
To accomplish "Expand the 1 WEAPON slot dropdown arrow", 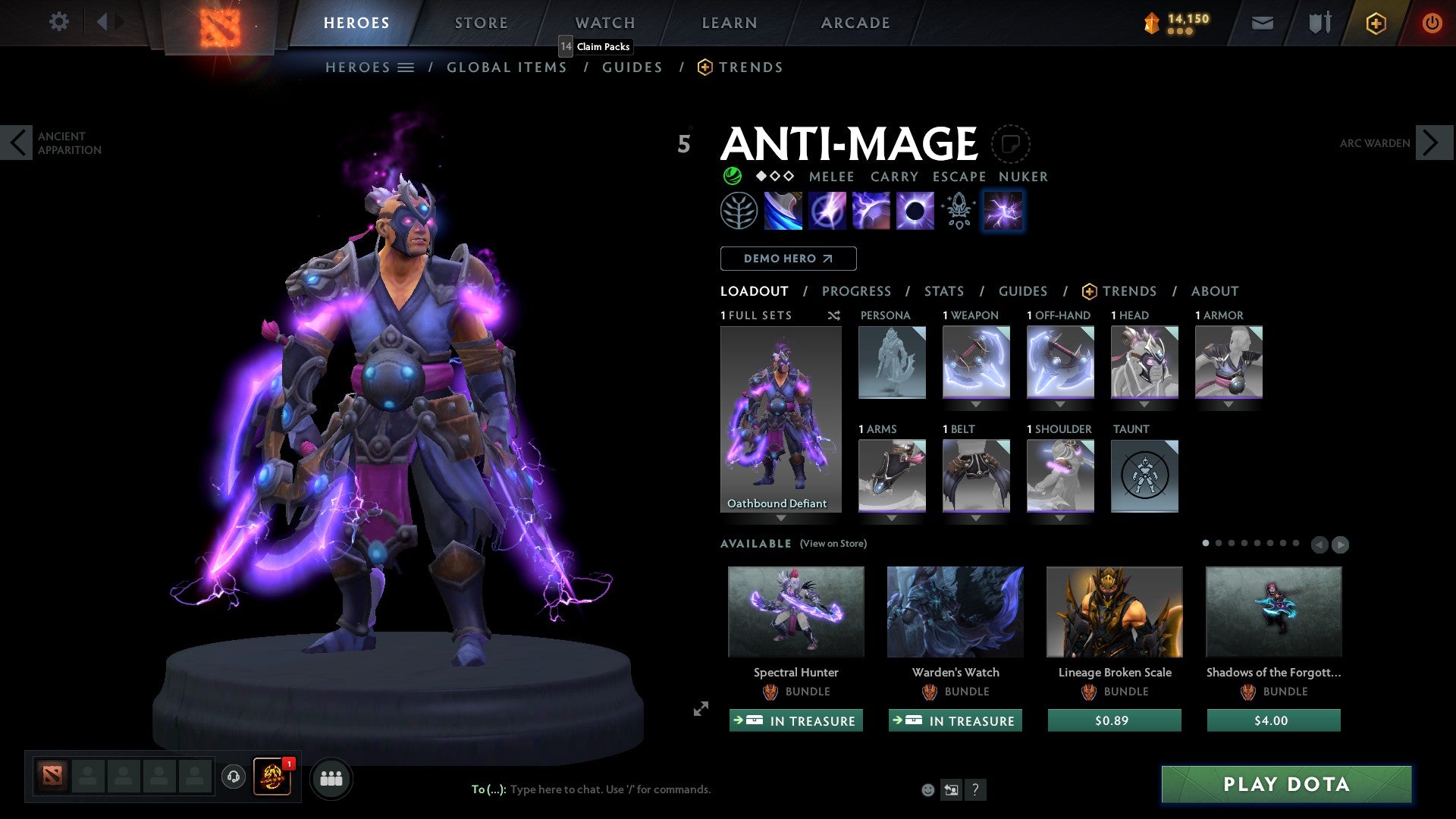I will pyautogui.click(x=975, y=404).
